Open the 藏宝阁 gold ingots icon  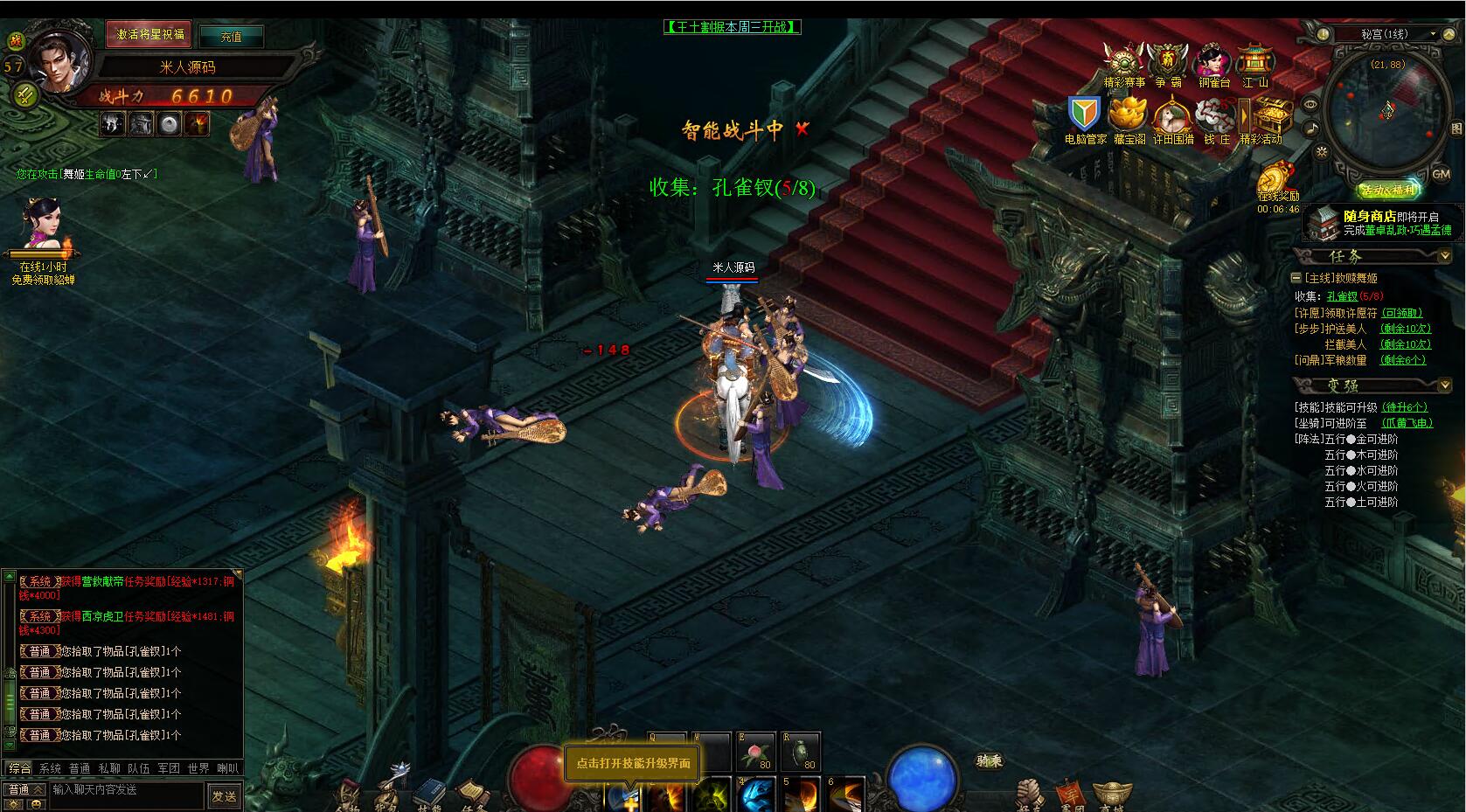click(1129, 115)
